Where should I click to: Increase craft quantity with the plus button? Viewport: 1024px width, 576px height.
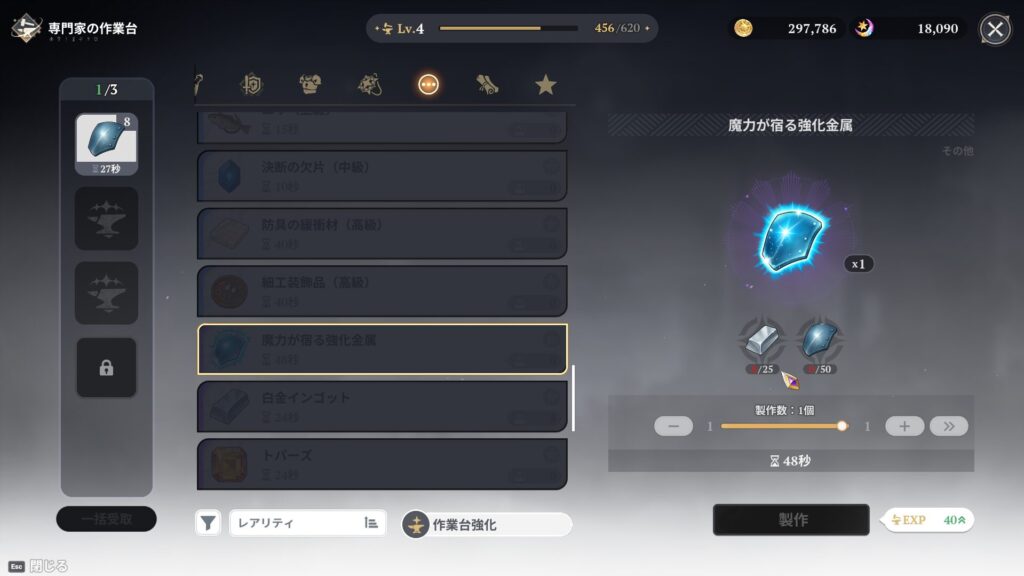(x=904, y=426)
